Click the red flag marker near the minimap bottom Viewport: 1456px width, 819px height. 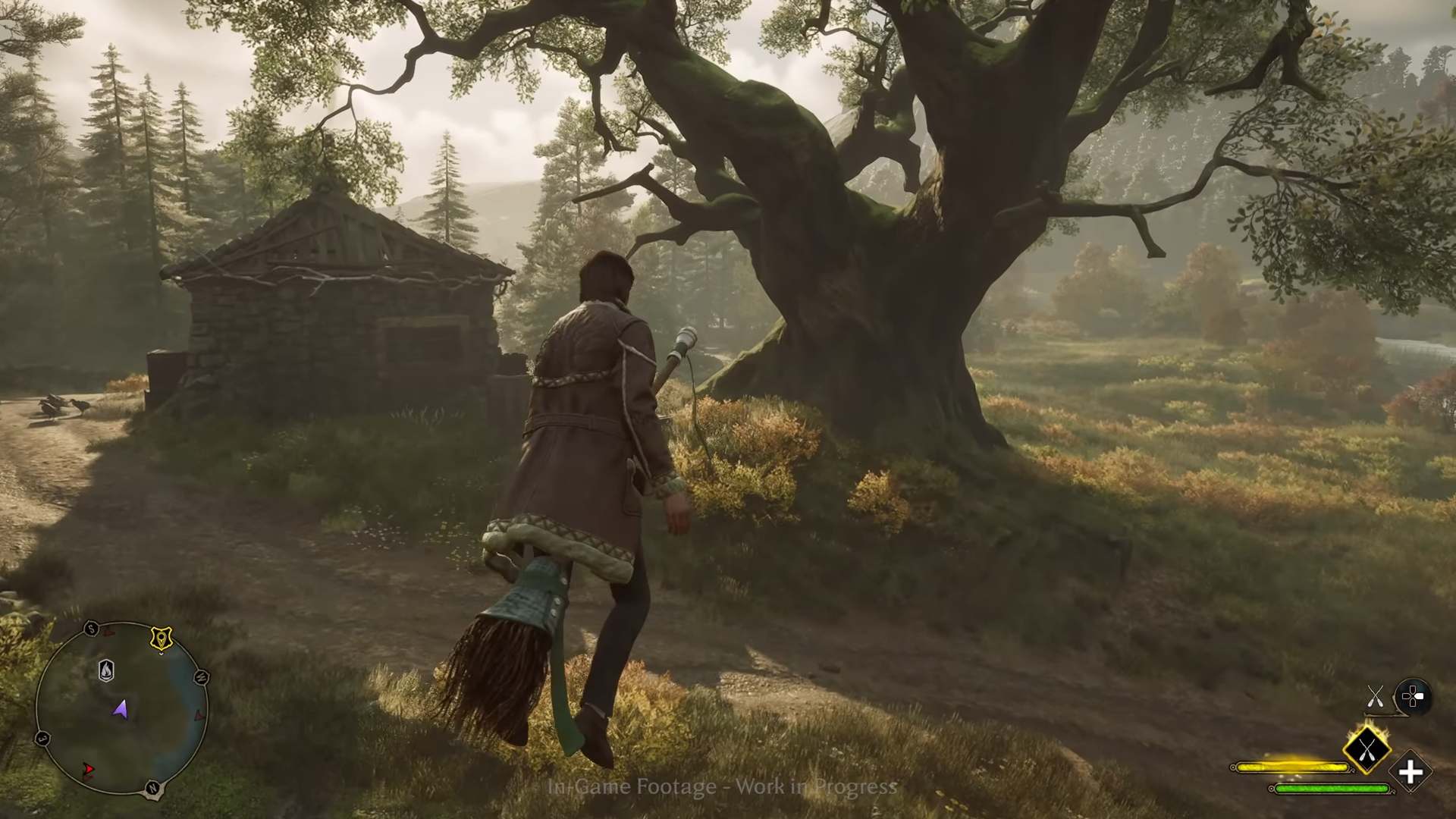click(89, 770)
